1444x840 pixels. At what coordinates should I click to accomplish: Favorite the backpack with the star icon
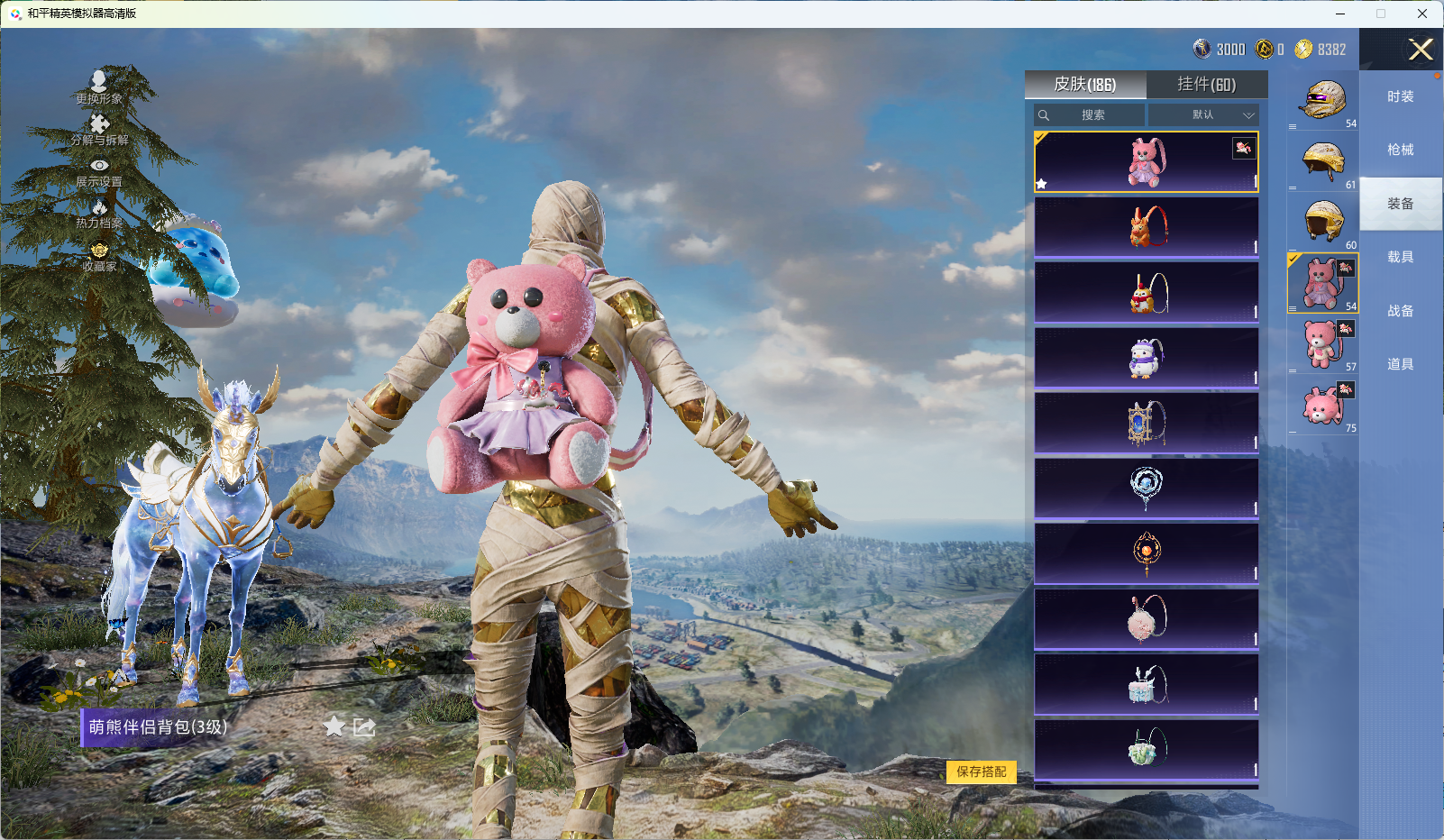pyautogui.click(x=334, y=726)
